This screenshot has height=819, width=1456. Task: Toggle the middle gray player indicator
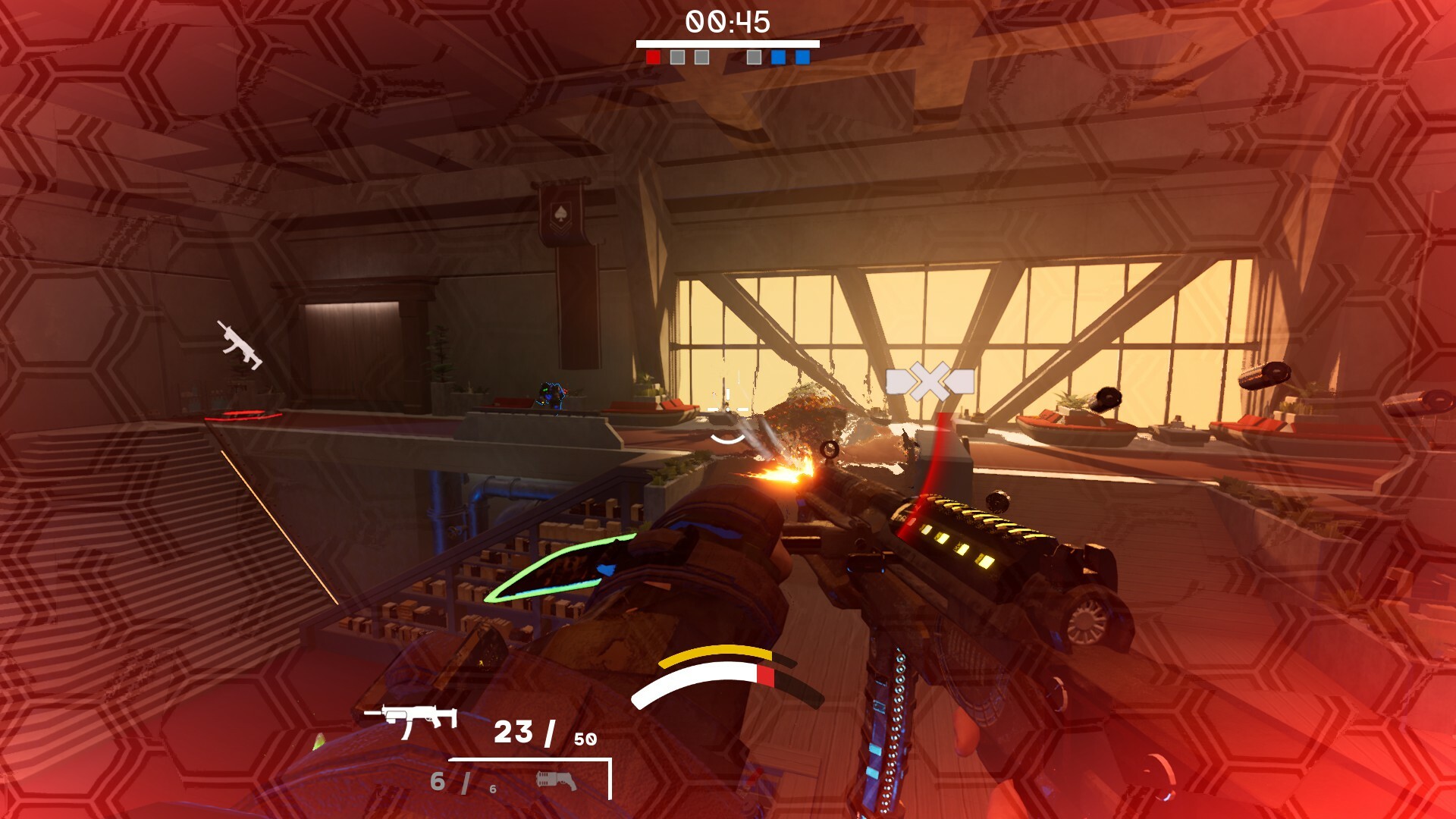pyautogui.click(x=701, y=55)
